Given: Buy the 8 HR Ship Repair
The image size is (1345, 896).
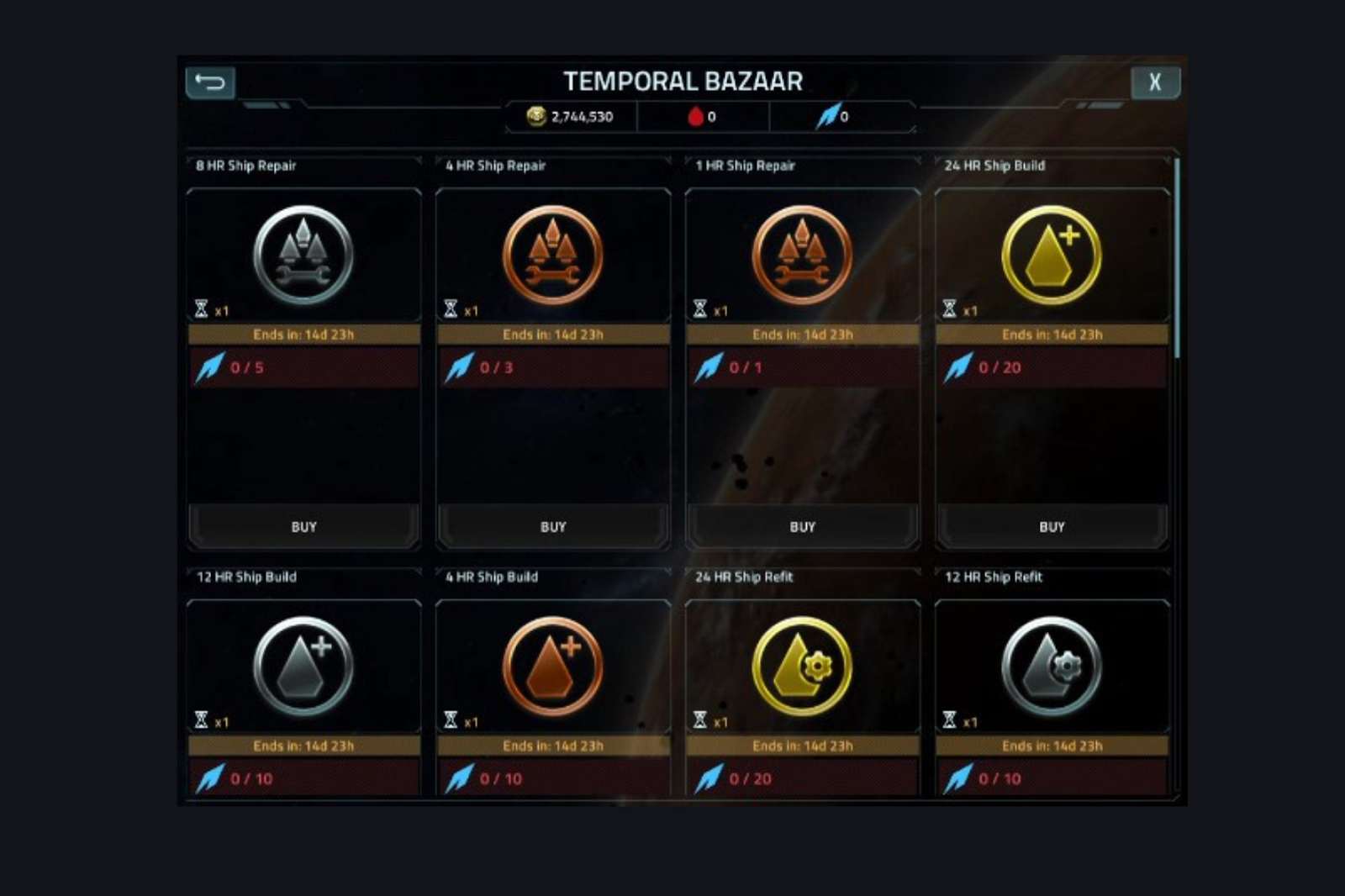Looking at the screenshot, I should [x=303, y=527].
